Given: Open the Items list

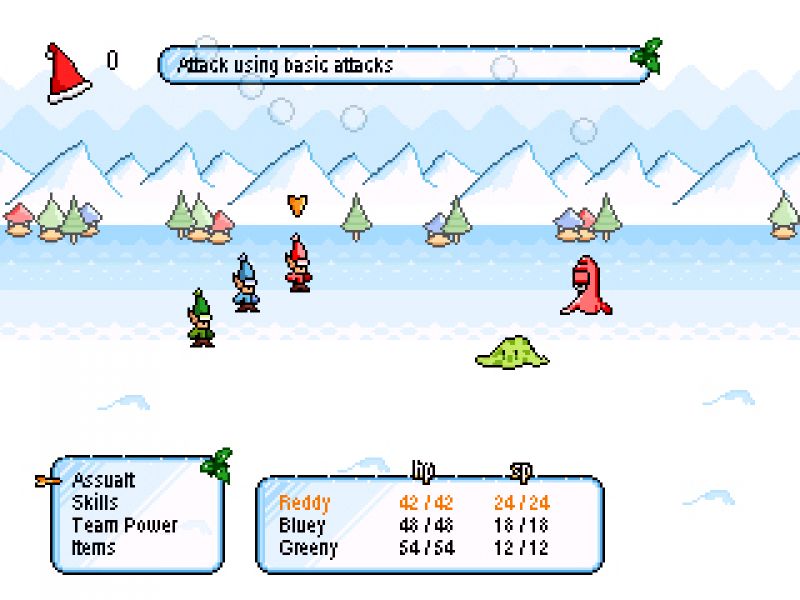Looking at the screenshot, I should coord(93,547).
